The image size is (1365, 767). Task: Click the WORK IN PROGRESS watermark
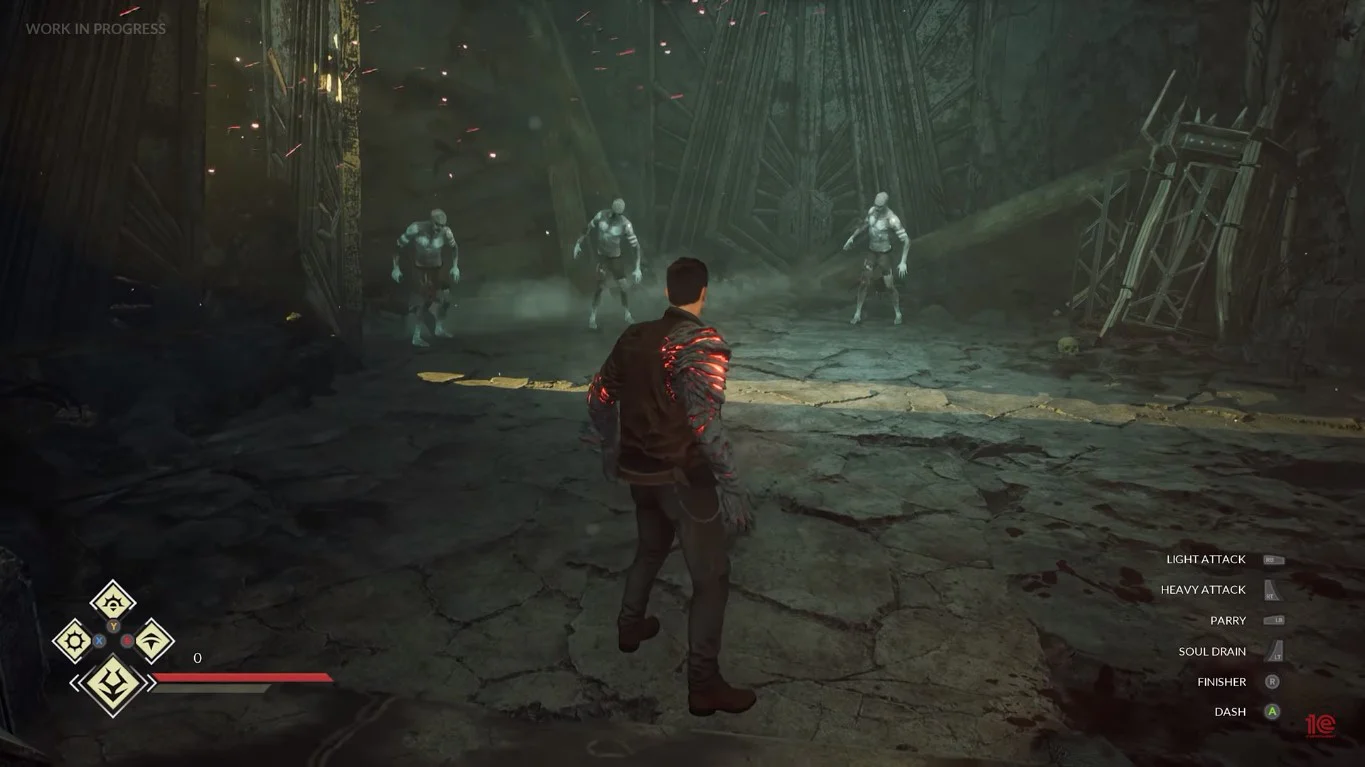95,29
